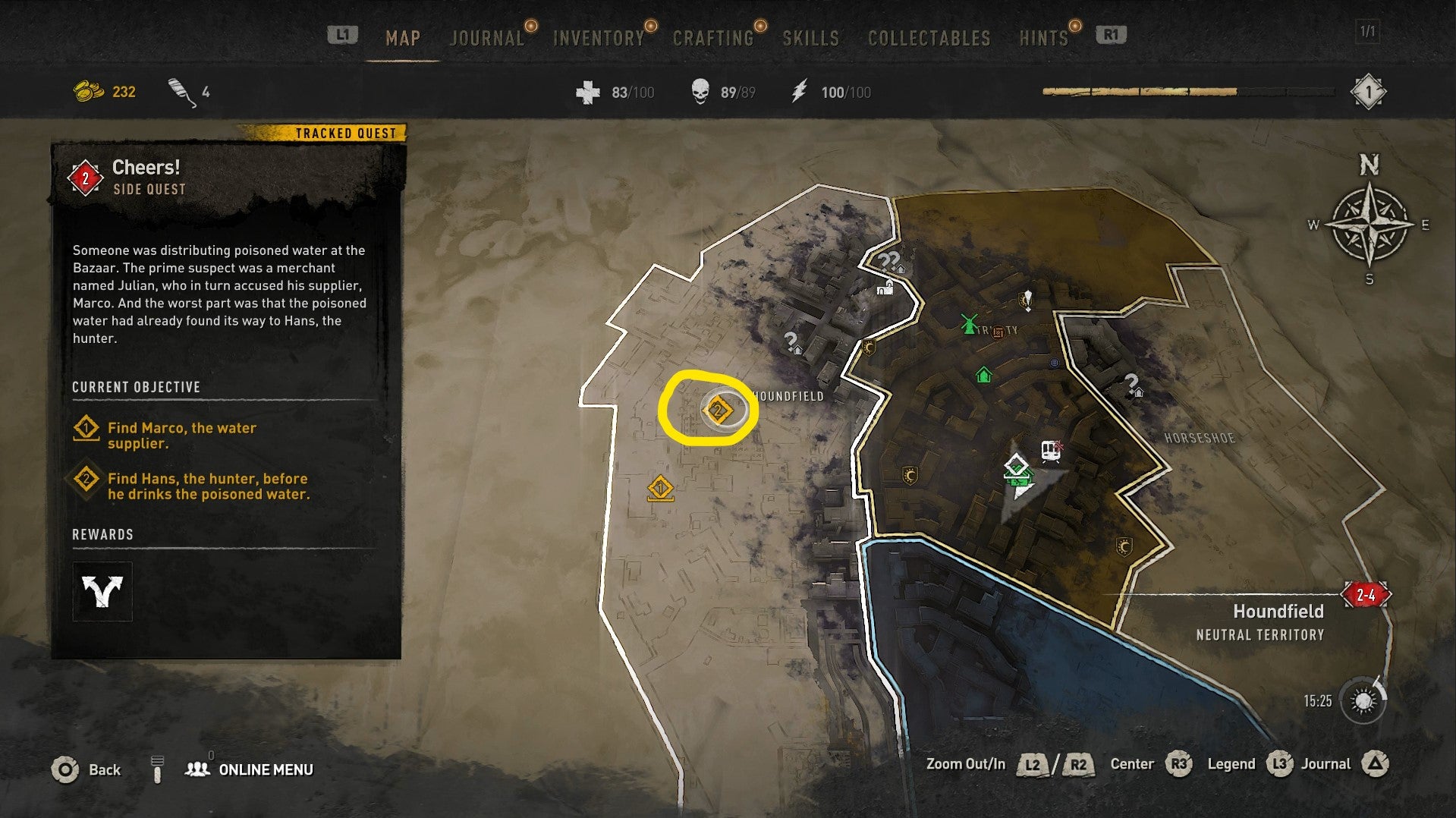Select the green safe zone house icon
Image resolution: width=1456 pixels, height=818 pixels.
coord(984,373)
